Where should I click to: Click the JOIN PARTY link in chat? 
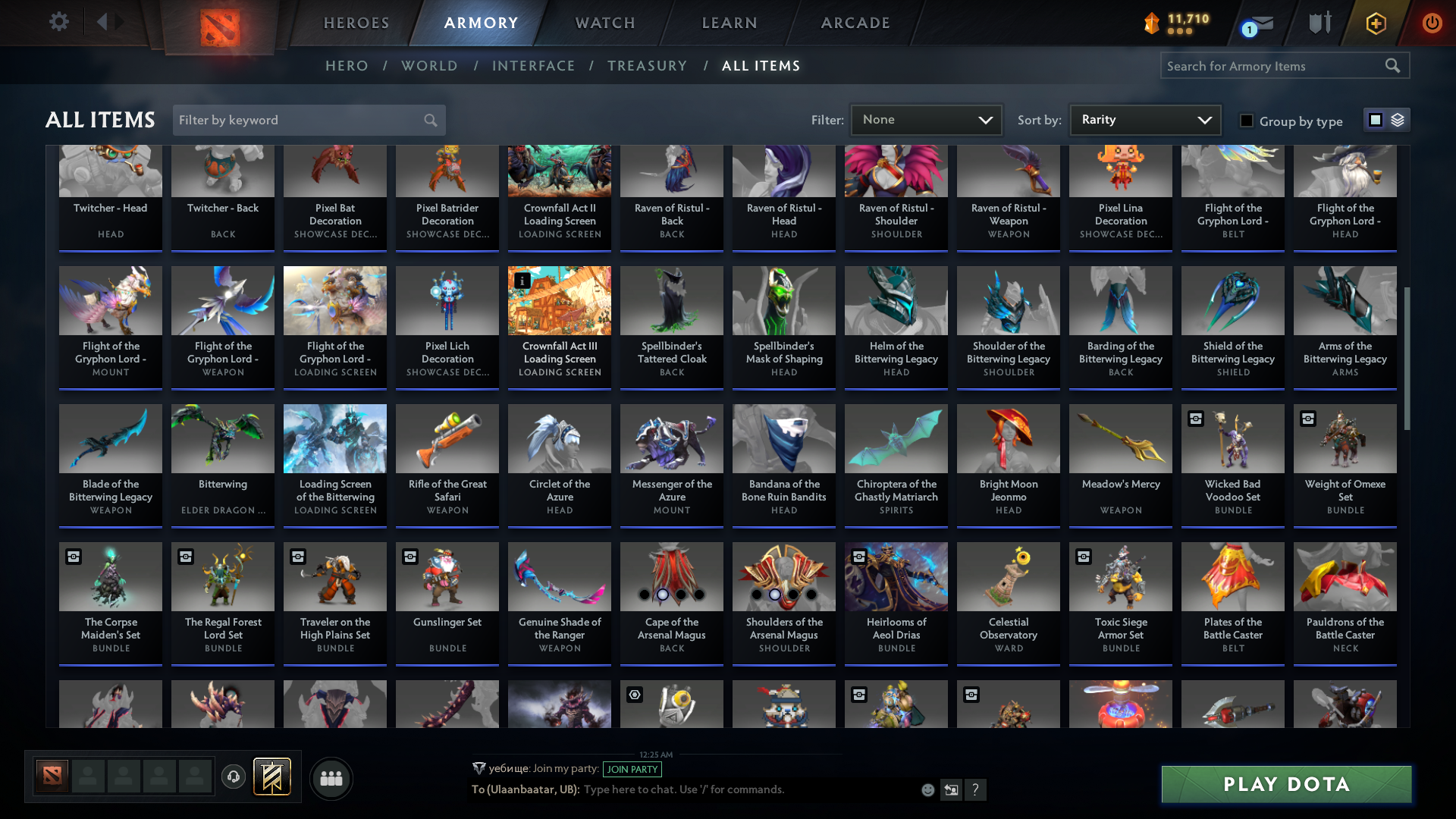[632, 769]
